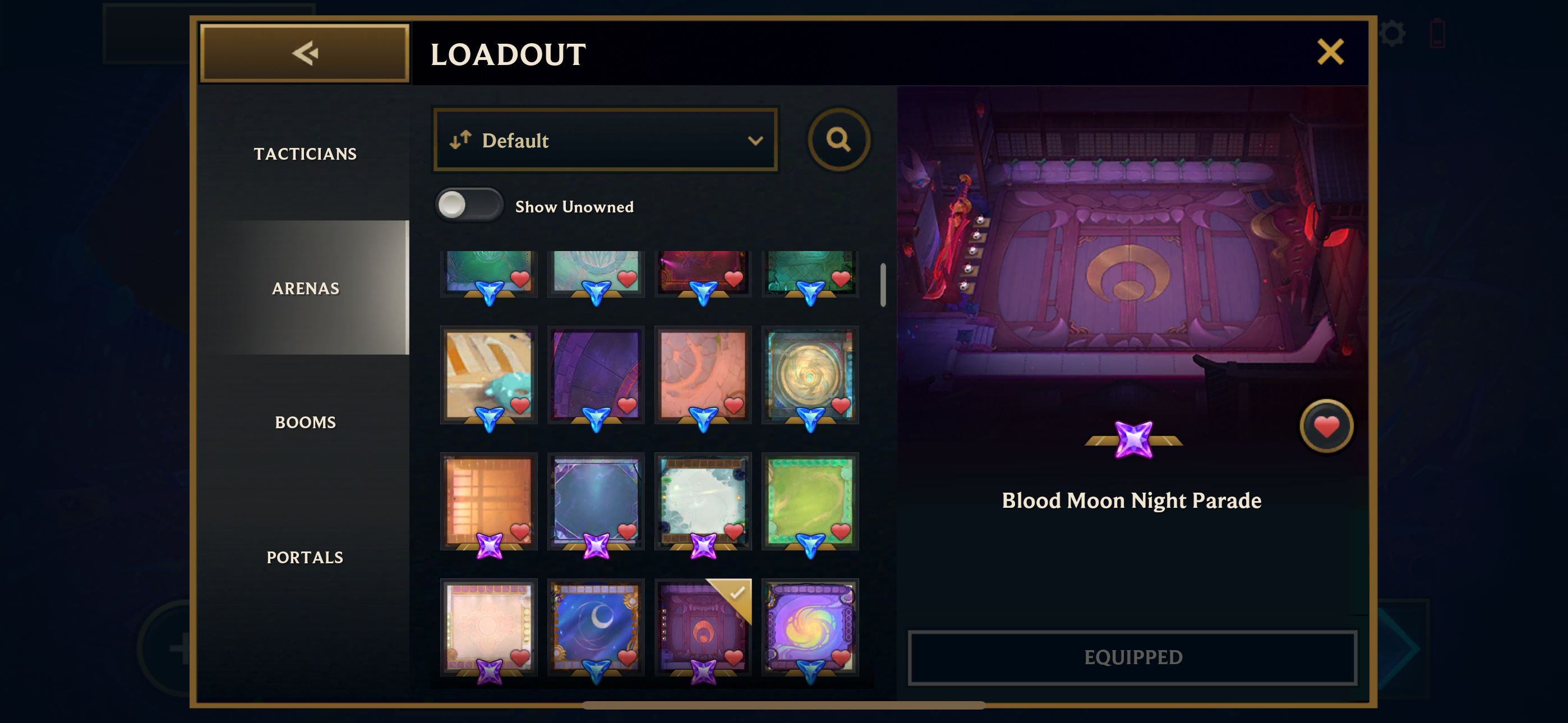The image size is (1568, 723).
Task: Select the crescent moon blue arena thumbnail
Action: (x=596, y=627)
